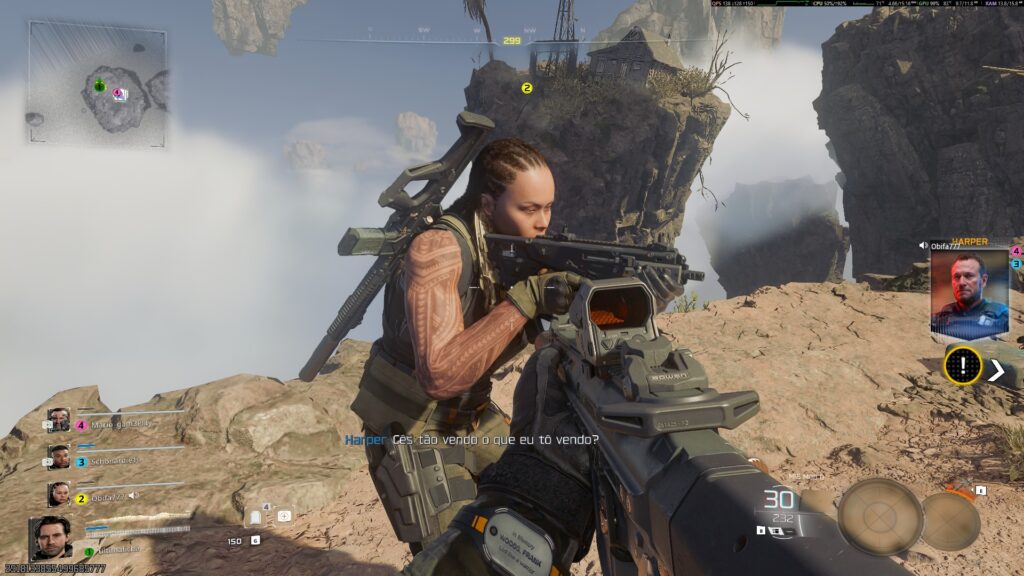Click the Harper speaker portrait
Image resolution: width=1024 pixels, height=576 pixels.
point(969,293)
